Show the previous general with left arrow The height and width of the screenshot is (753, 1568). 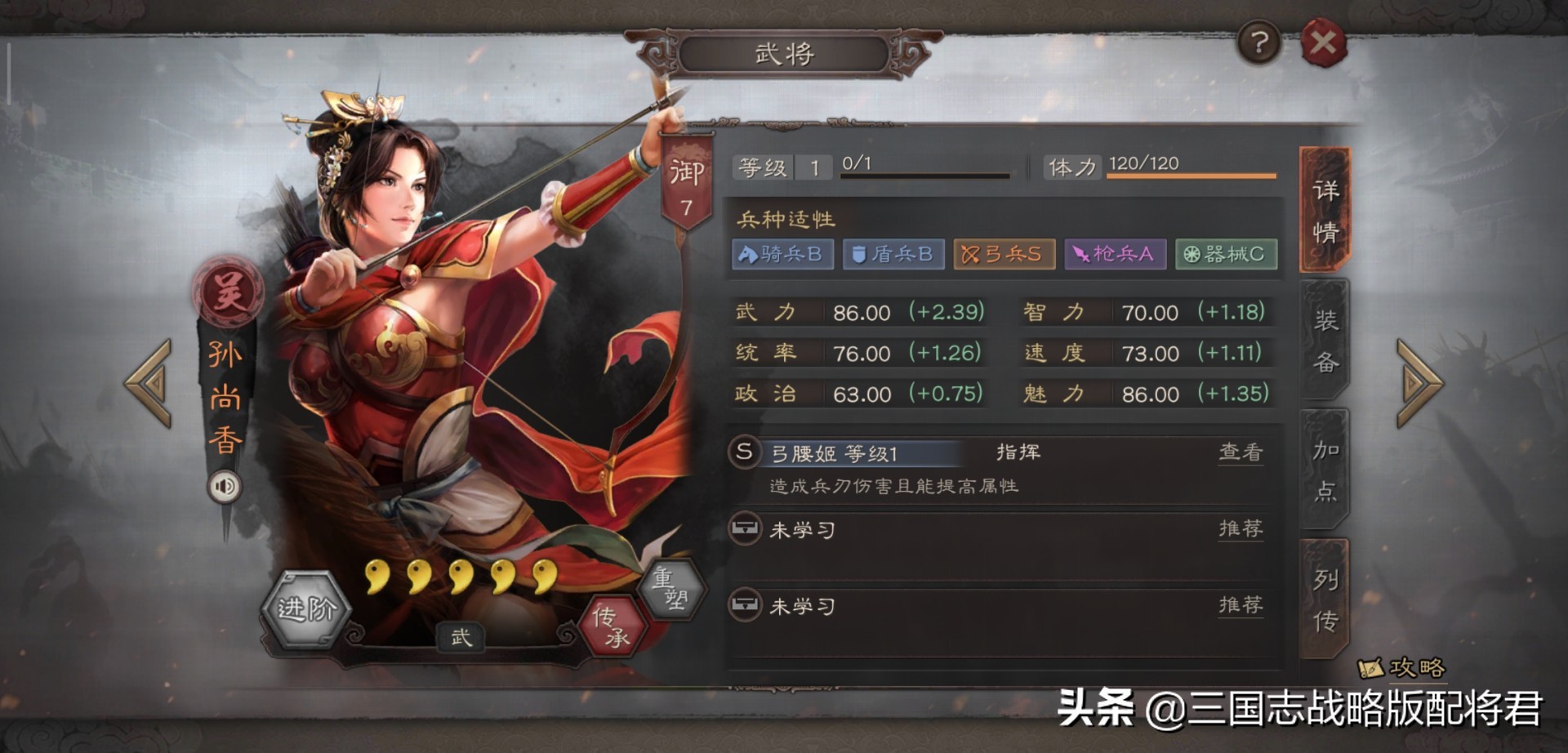point(149,383)
